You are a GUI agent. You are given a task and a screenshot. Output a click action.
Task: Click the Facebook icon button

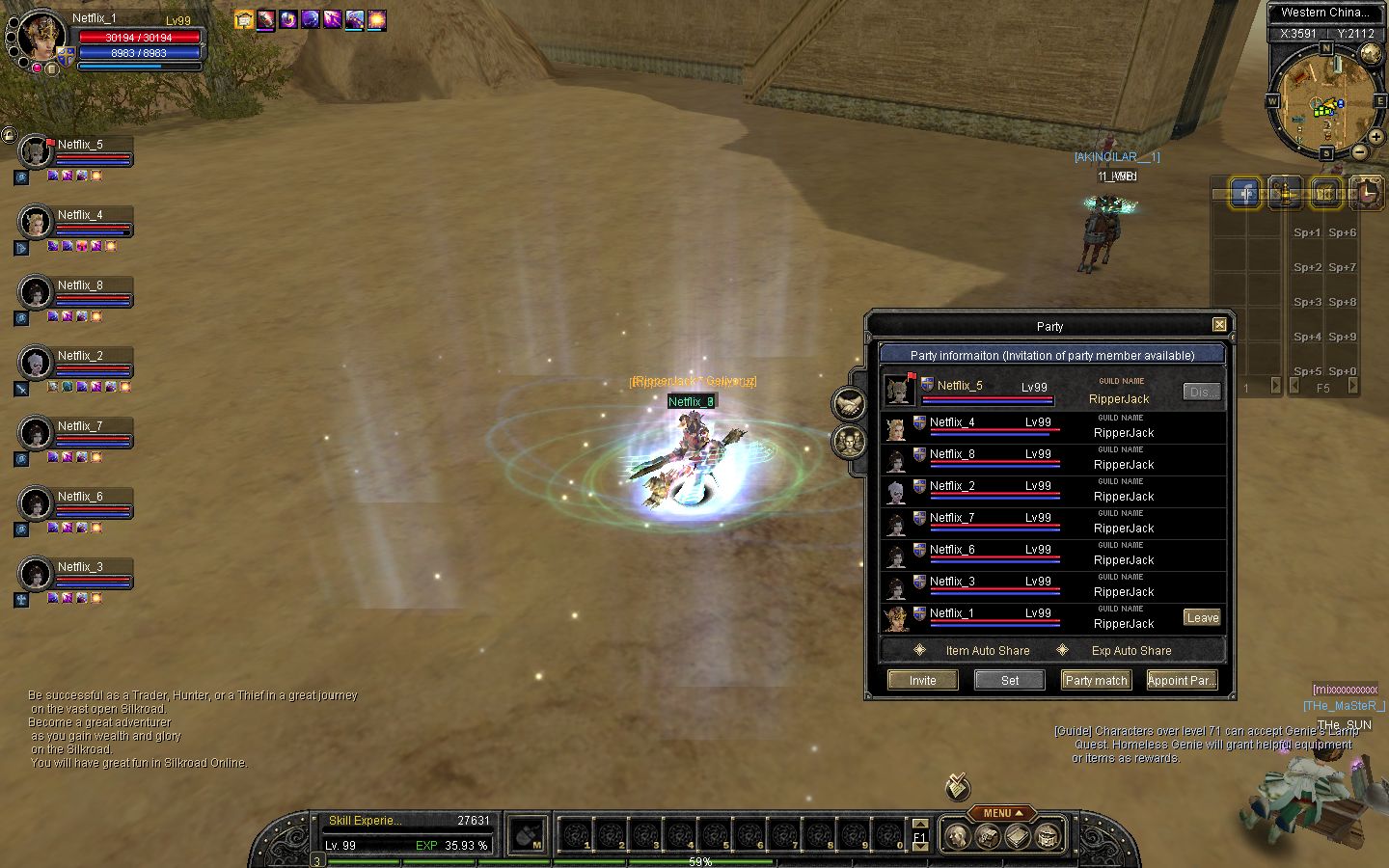tap(1245, 193)
